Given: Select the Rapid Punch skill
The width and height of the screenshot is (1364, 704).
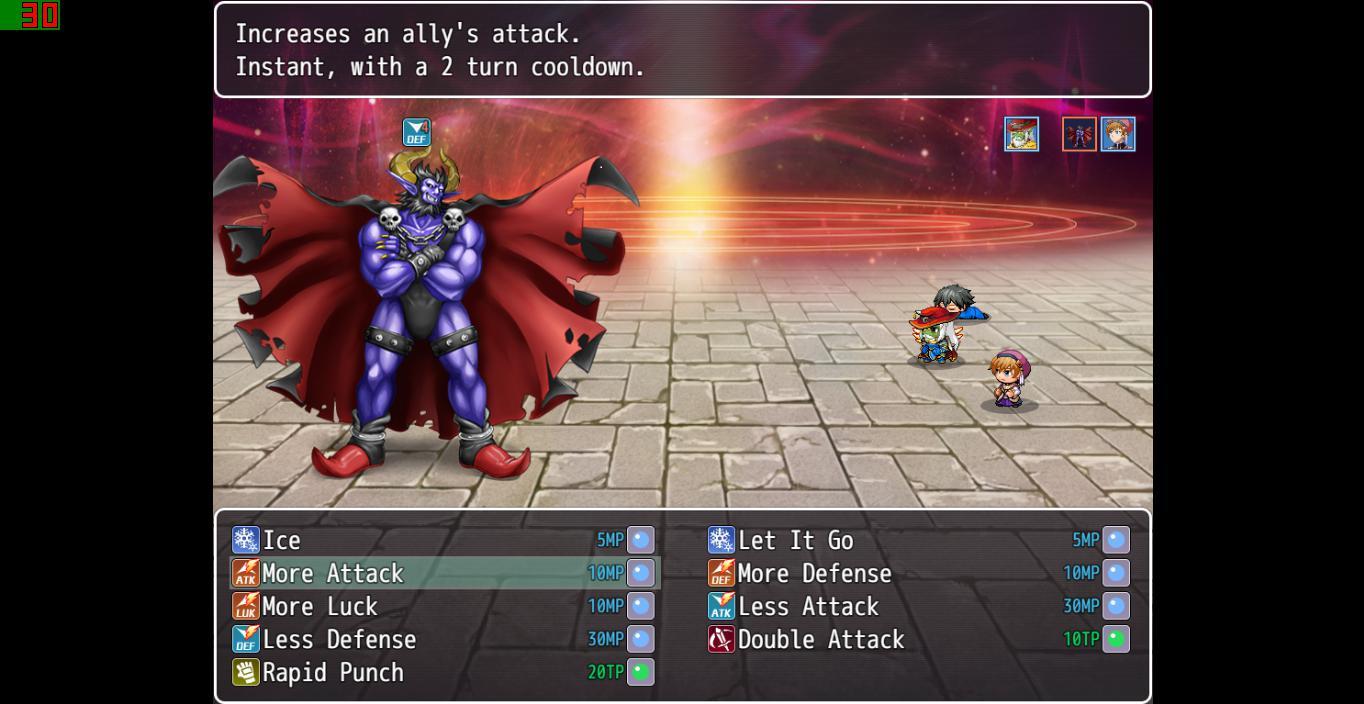Looking at the screenshot, I should (333, 673).
